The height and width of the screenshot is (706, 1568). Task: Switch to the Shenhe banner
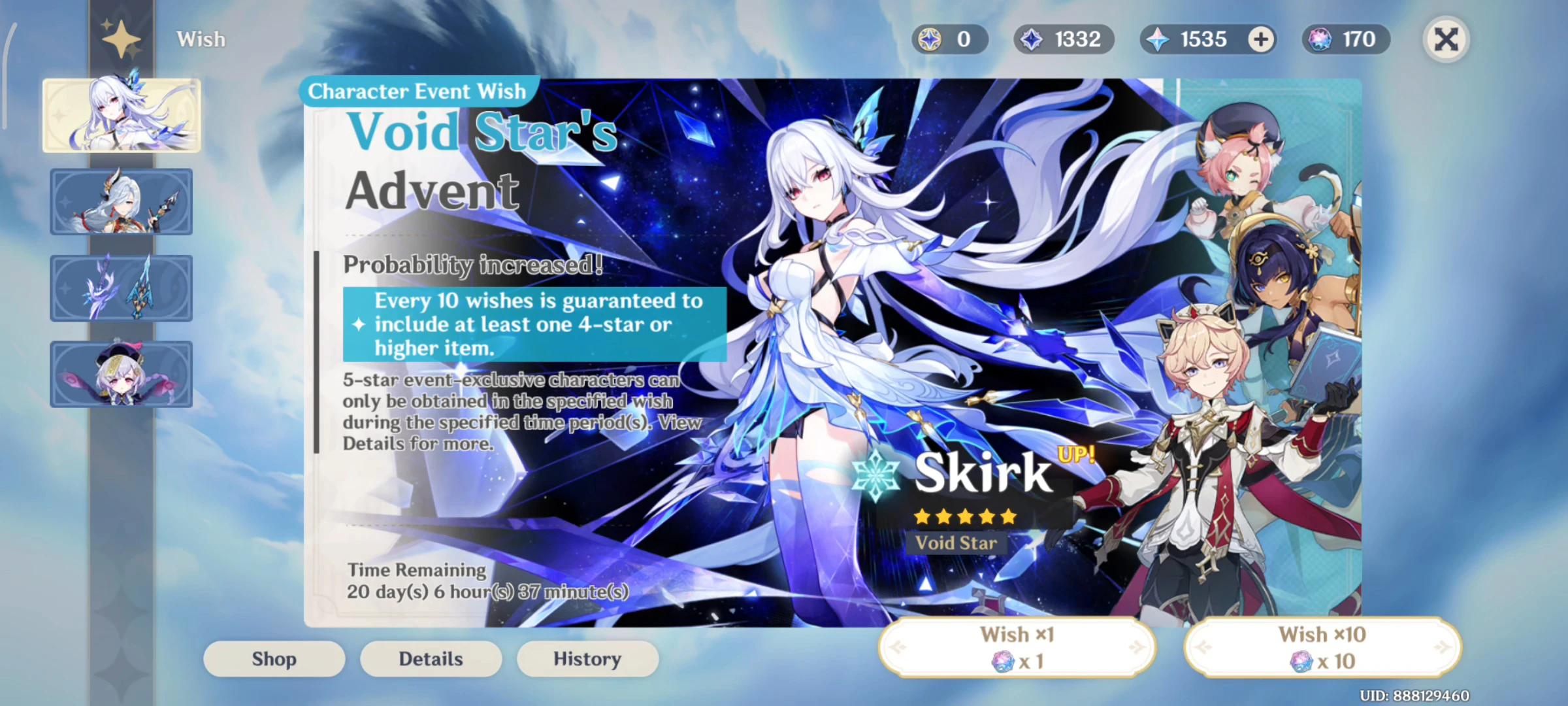[x=122, y=202]
